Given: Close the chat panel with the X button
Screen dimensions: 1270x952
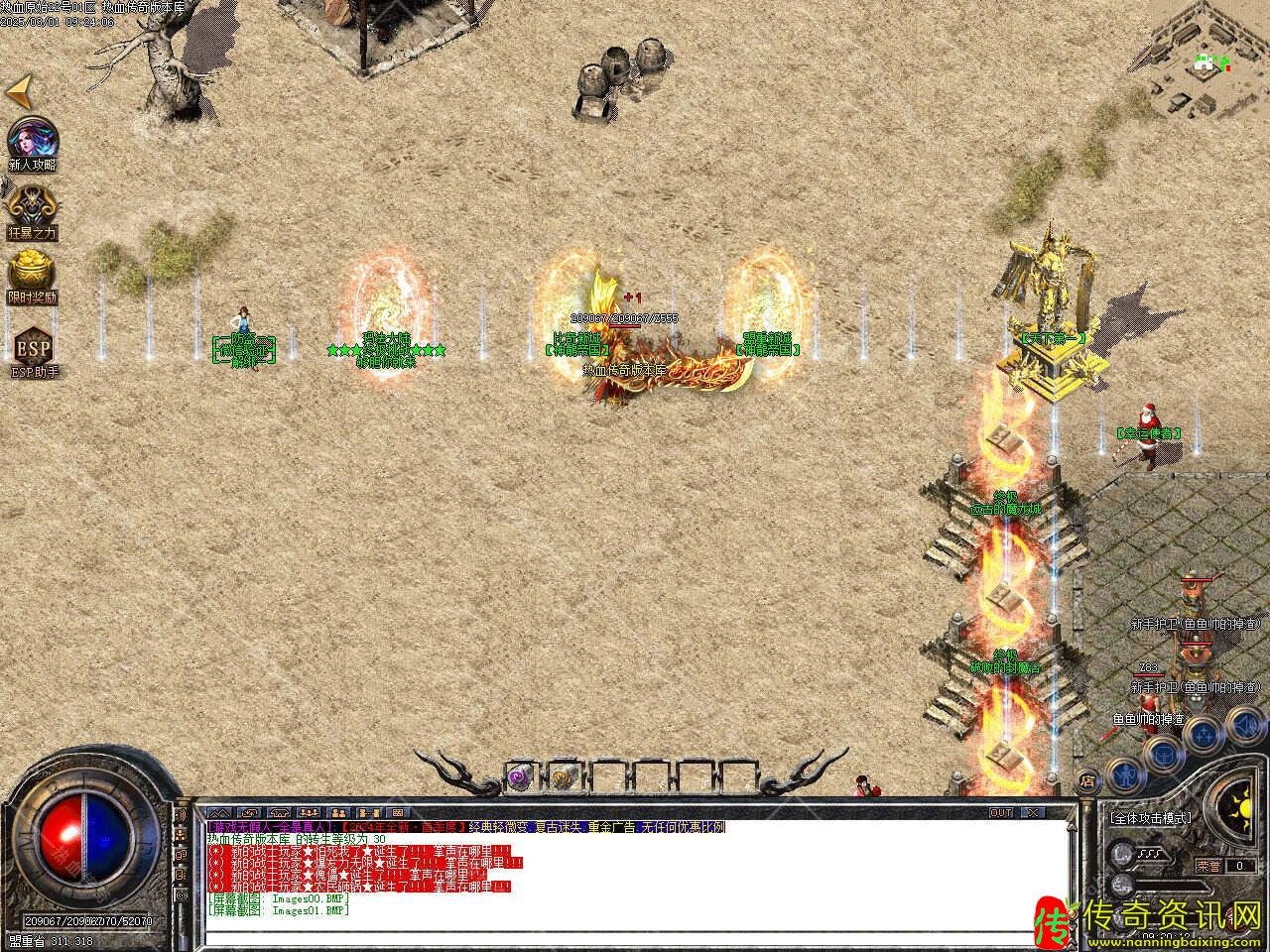Looking at the screenshot, I should pyautogui.click(x=1035, y=812).
